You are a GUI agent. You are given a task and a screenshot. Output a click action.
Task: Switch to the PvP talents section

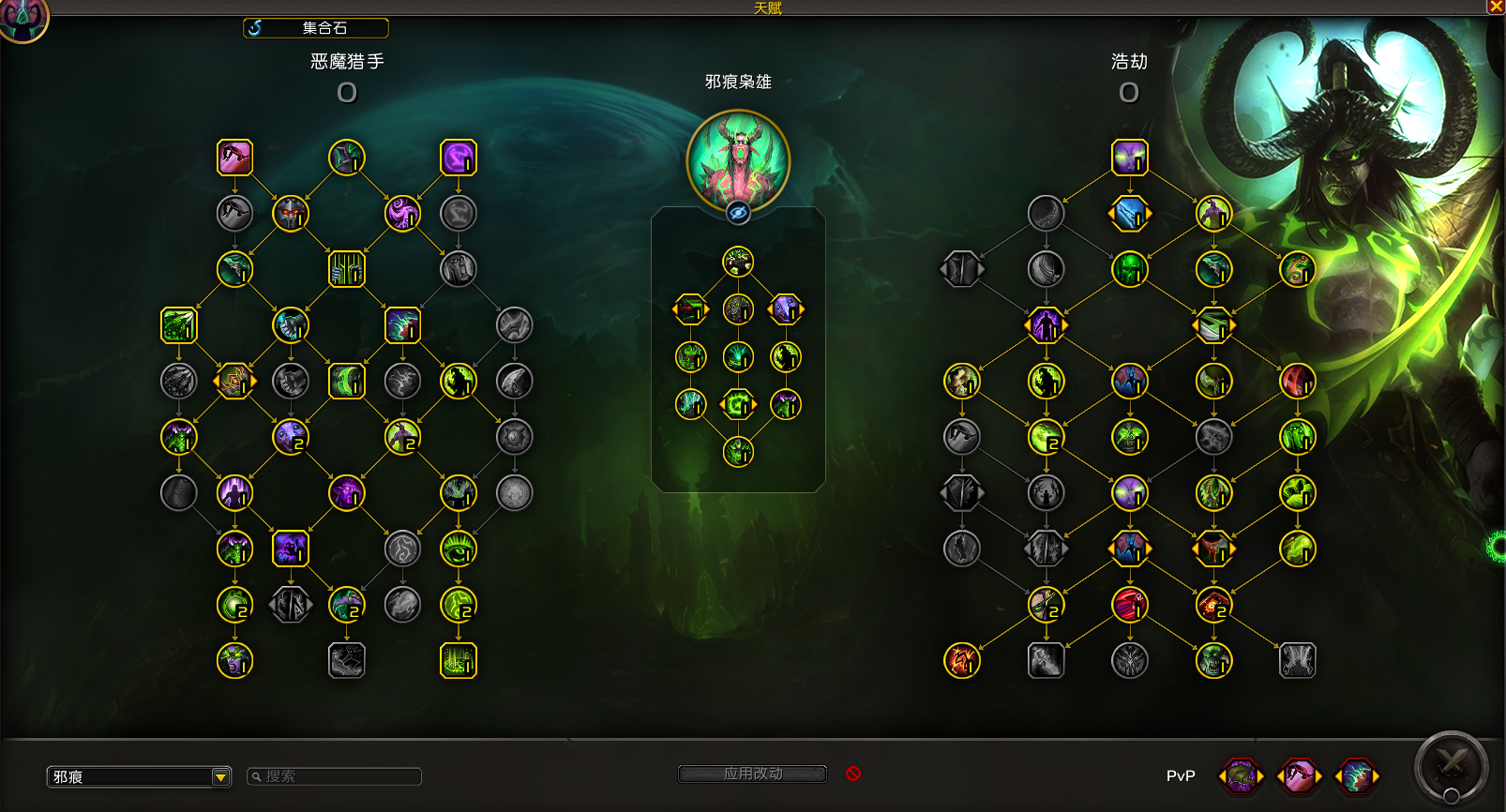1181,776
